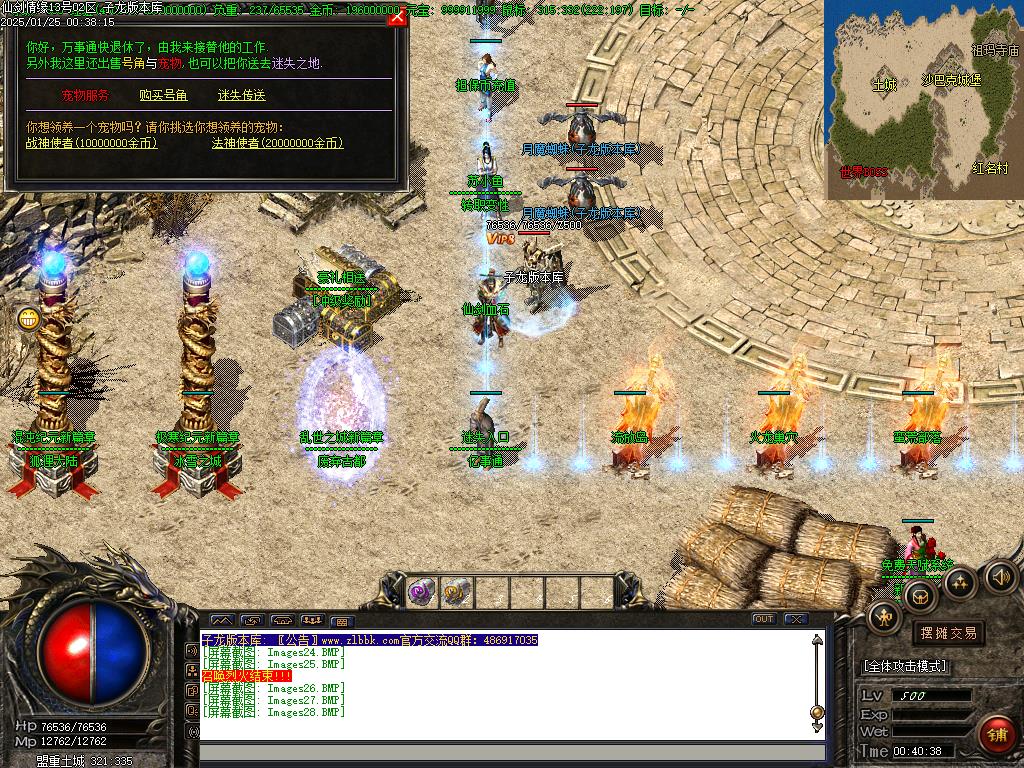Close the chat panel with its X button

(x=795, y=619)
